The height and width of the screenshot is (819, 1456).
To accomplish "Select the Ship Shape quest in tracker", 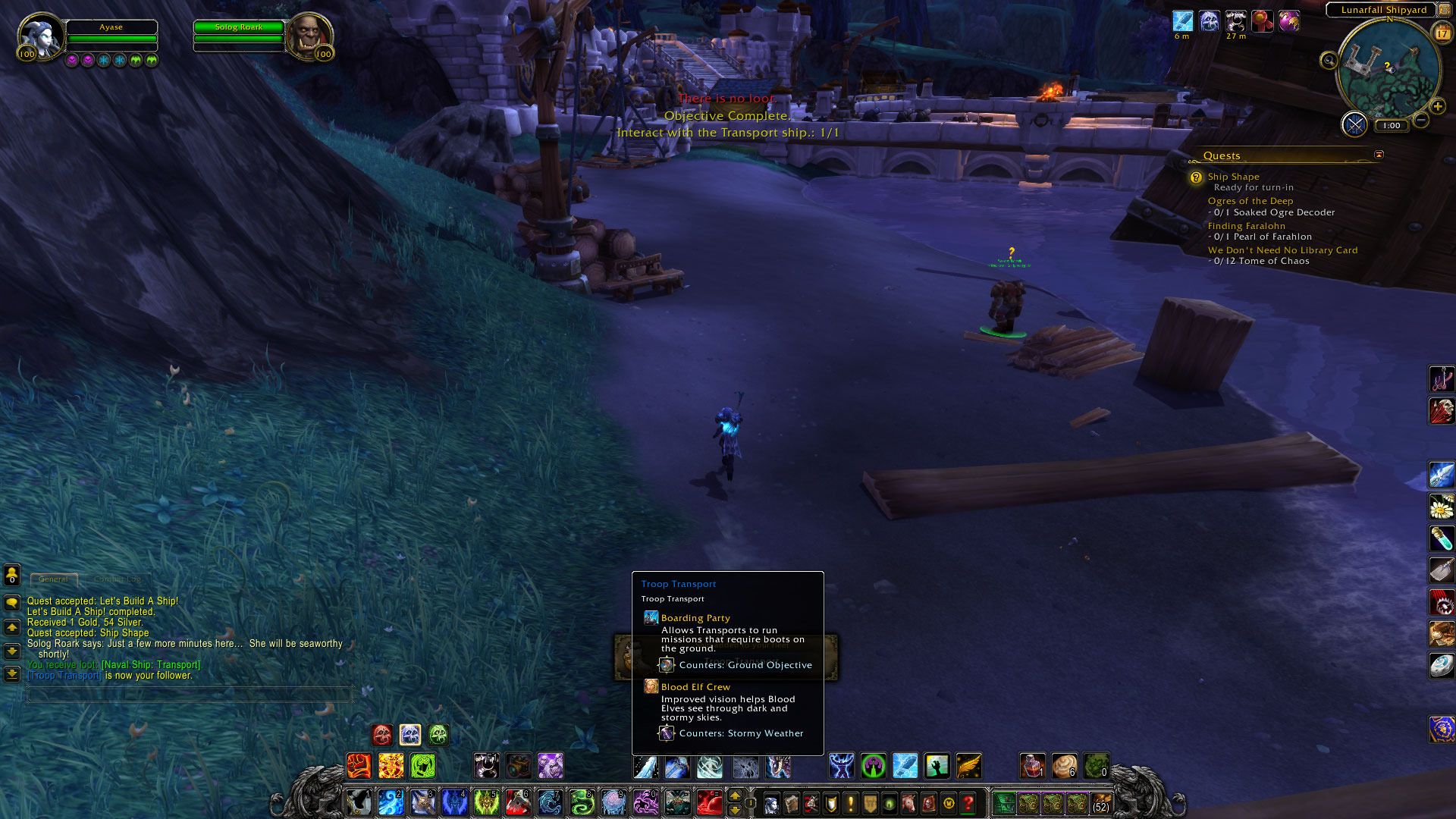I will 1233,177.
